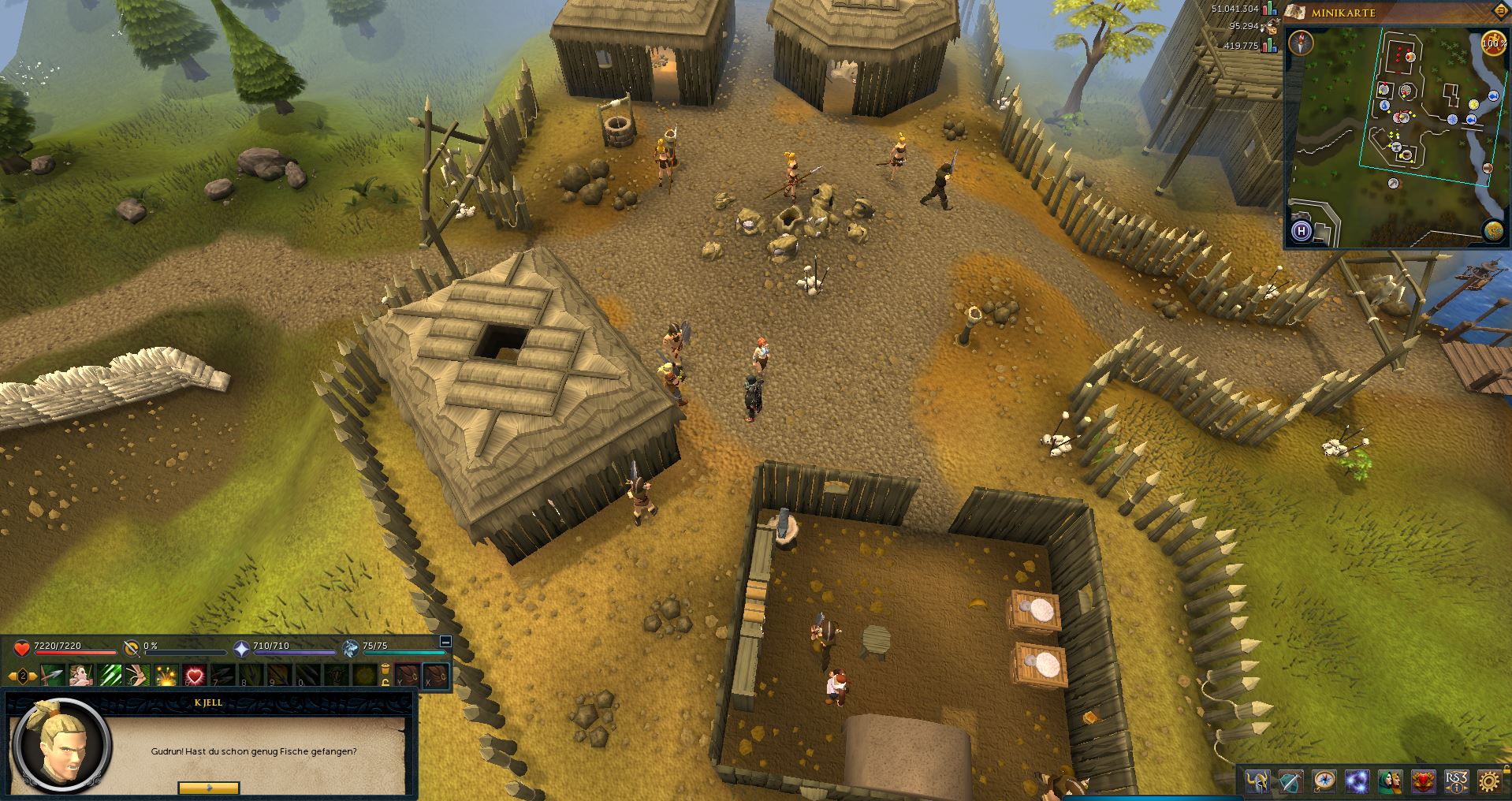Open the RS3 info menu
1512x801 pixels.
1456,781
